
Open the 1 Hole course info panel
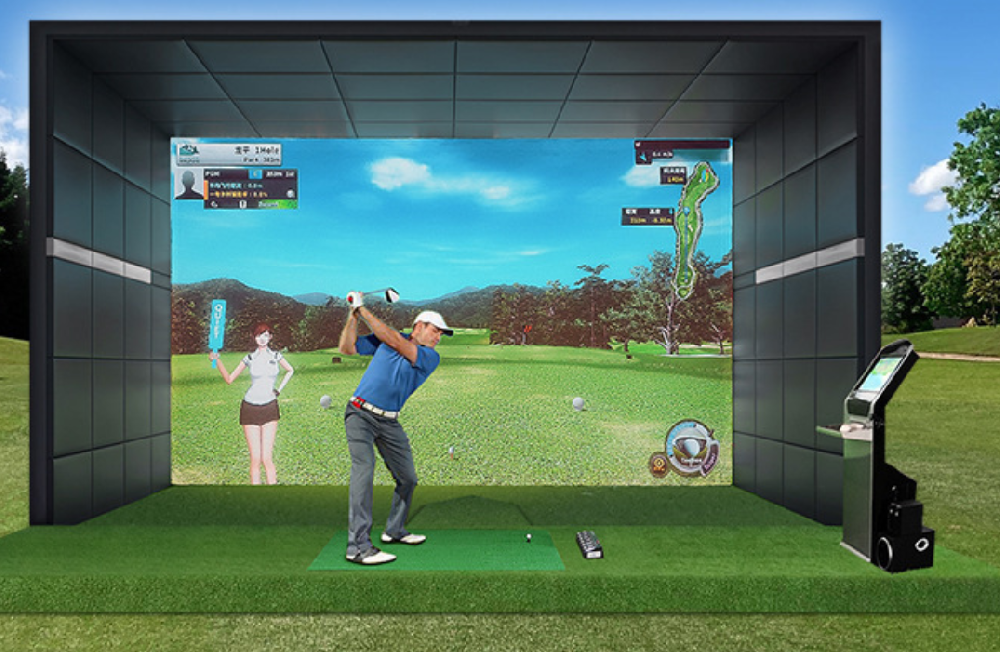click(x=229, y=154)
